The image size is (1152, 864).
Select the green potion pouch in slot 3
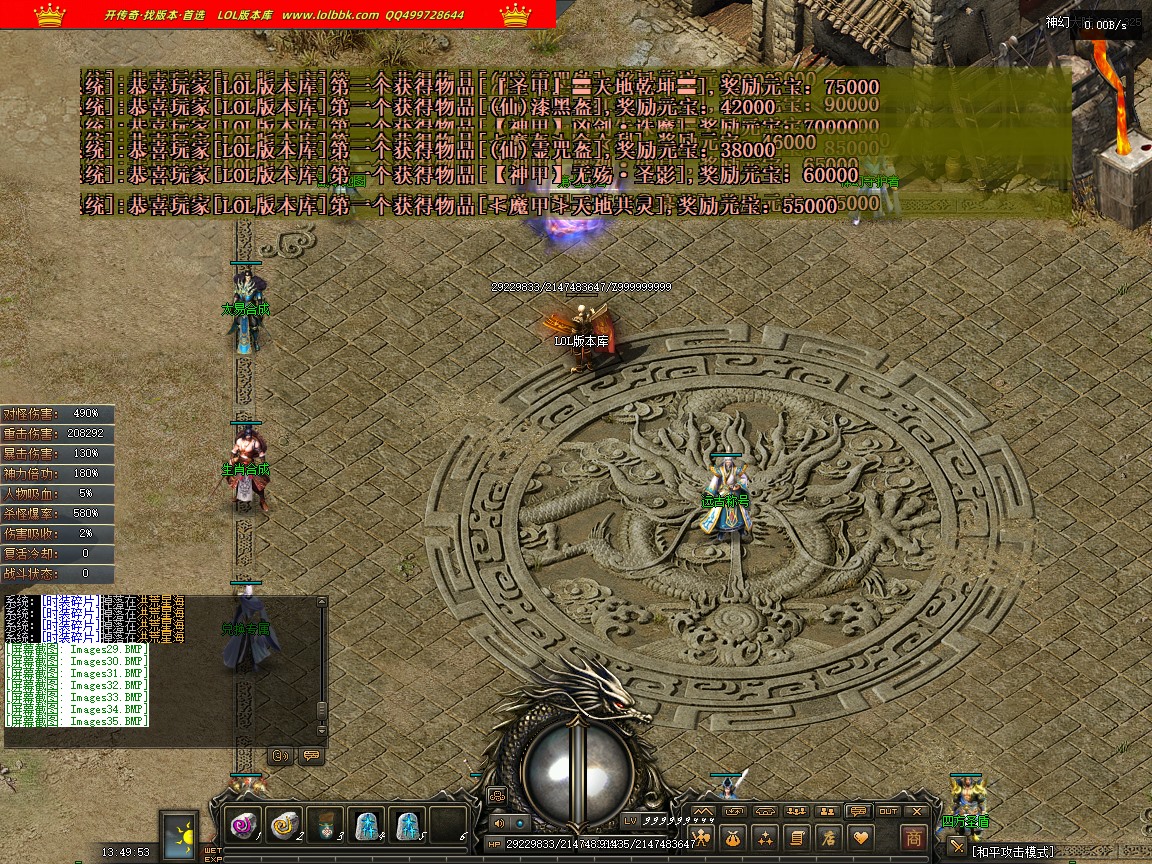pyautogui.click(x=326, y=825)
